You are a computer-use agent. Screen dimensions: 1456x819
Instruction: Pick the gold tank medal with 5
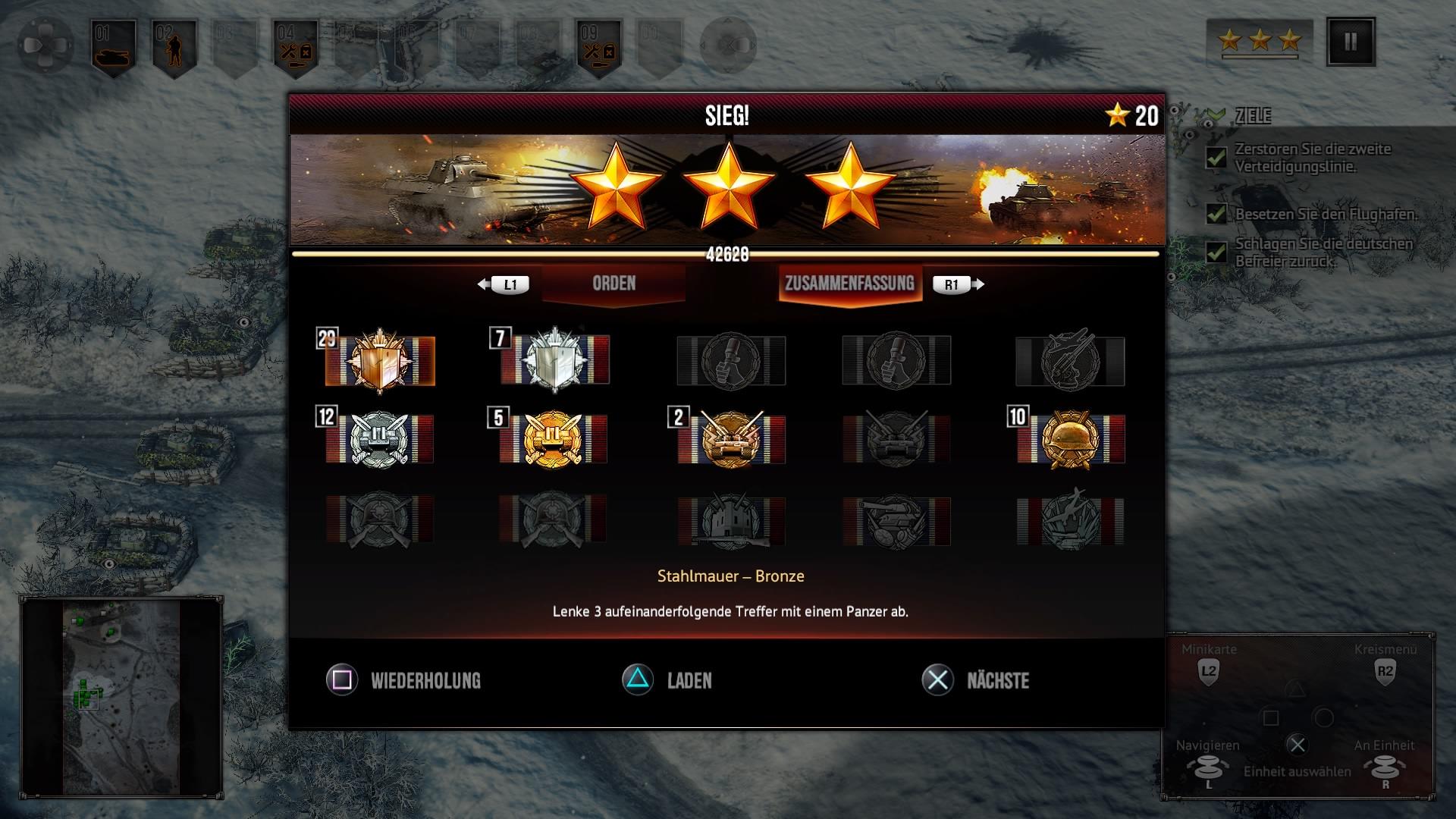coord(554,439)
